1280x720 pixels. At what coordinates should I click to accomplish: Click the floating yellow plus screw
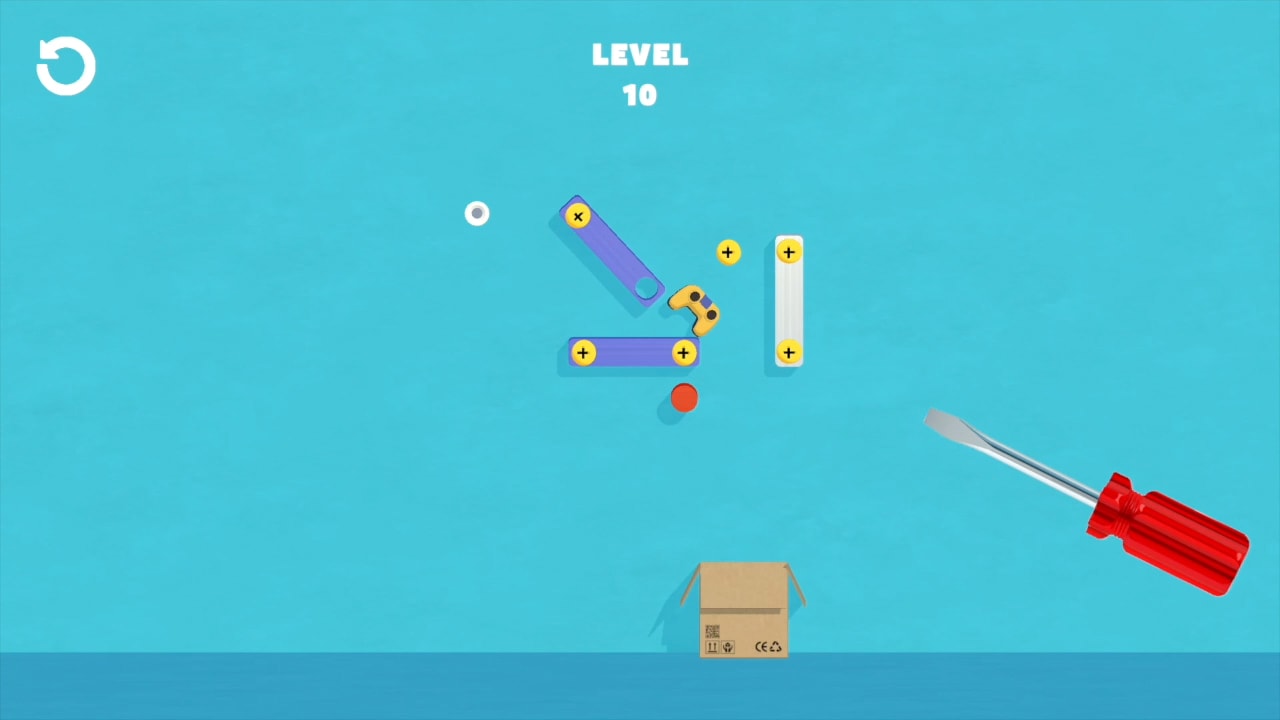click(x=728, y=252)
